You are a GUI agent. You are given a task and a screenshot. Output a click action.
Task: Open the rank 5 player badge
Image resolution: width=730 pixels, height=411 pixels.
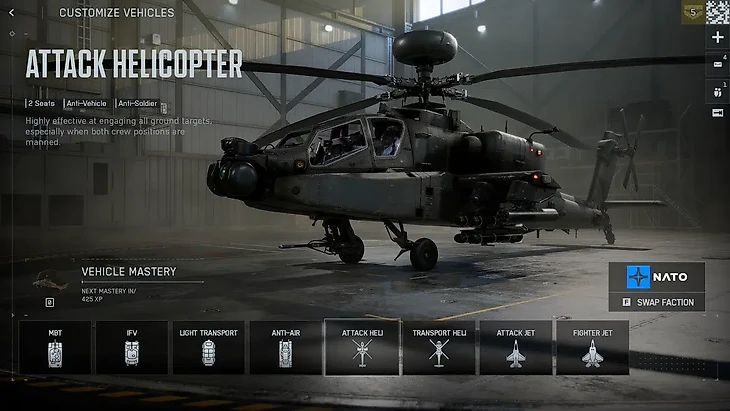coord(693,12)
